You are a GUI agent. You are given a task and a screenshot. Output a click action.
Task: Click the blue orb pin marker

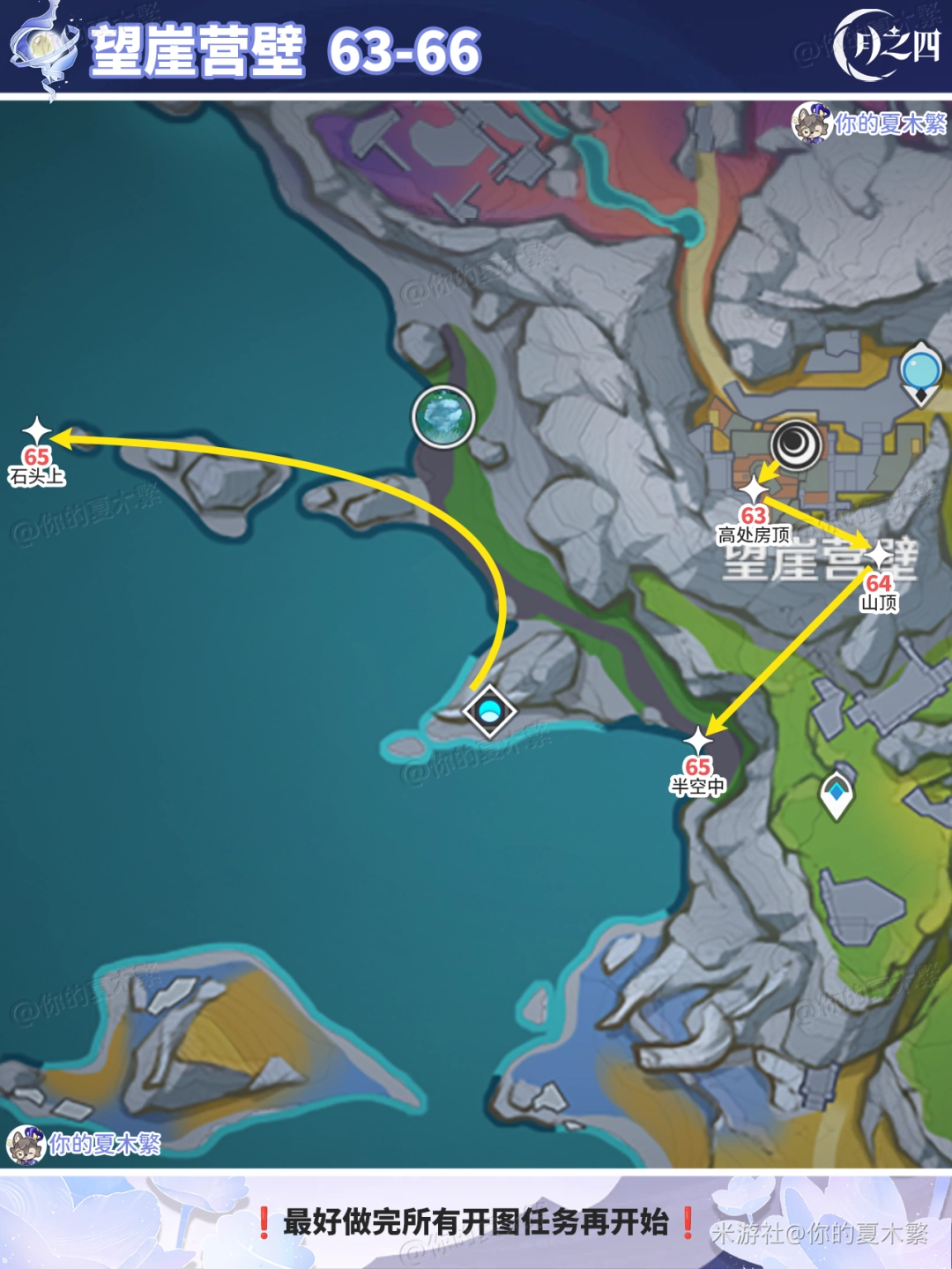tap(921, 370)
